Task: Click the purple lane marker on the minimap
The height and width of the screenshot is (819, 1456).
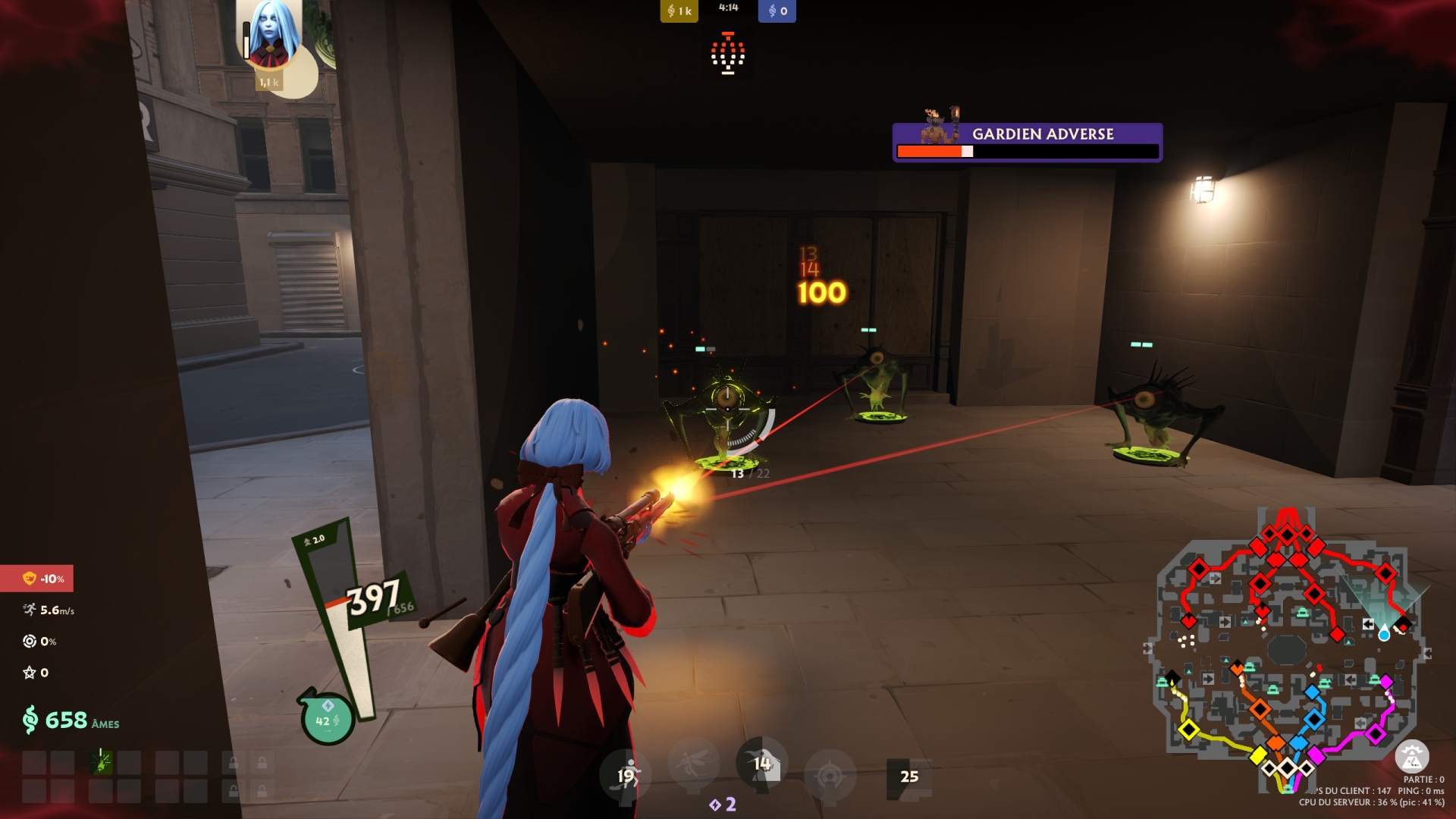Action: pyautogui.click(x=1376, y=733)
